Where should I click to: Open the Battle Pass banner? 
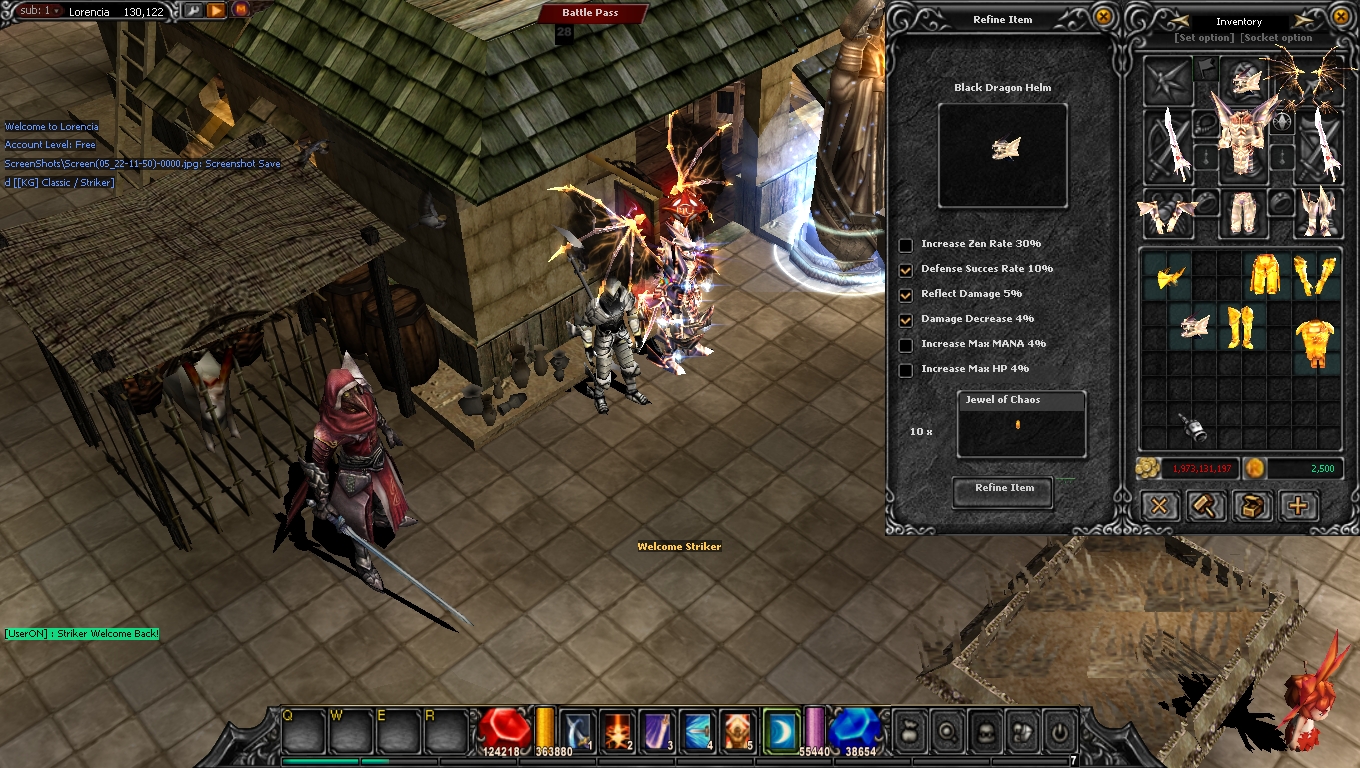click(590, 13)
